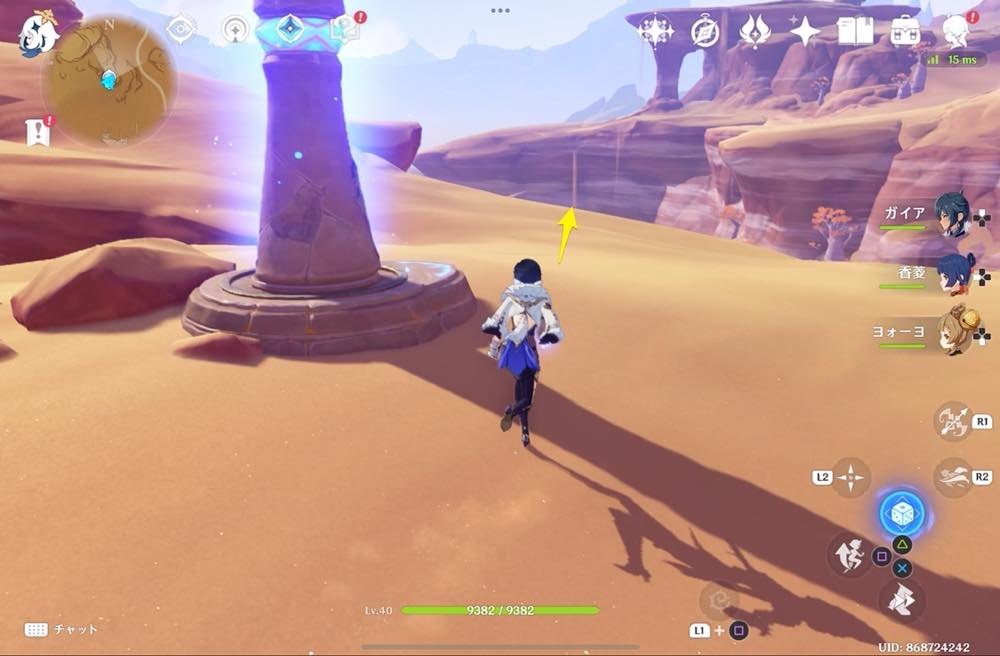Screen dimensions: 1000x656
Task: Open the tutorial book icon with red alert
Action: tap(345, 29)
